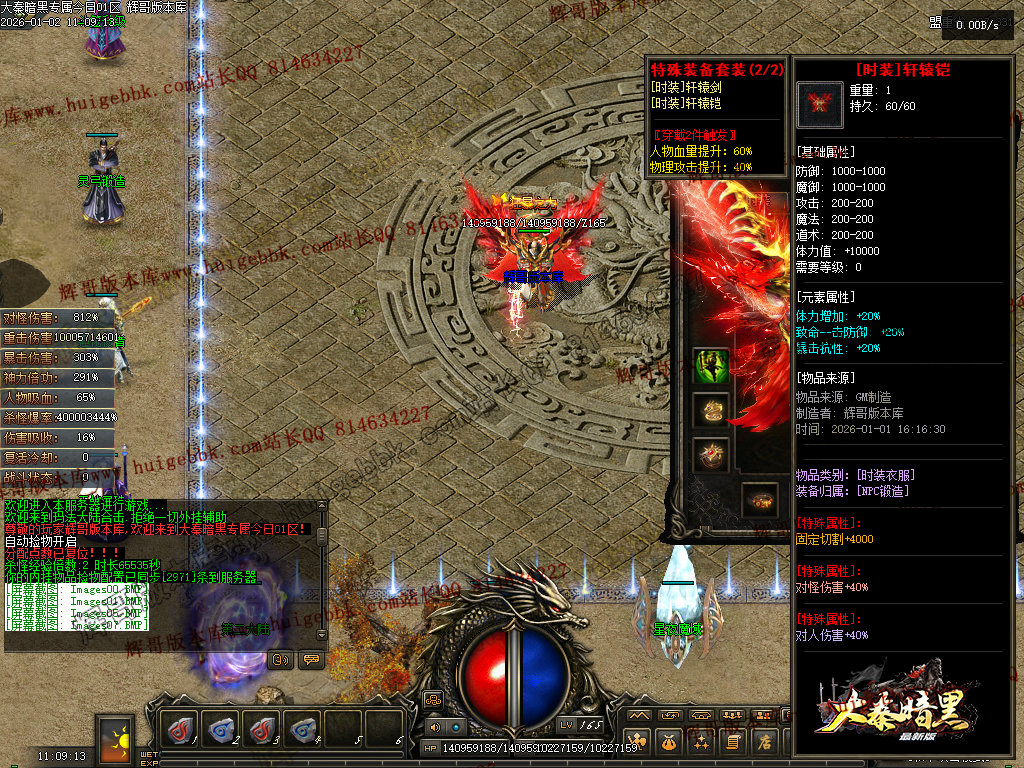The image size is (1024, 768).
Task: Open the shop button marked 店
Action: (x=765, y=742)
